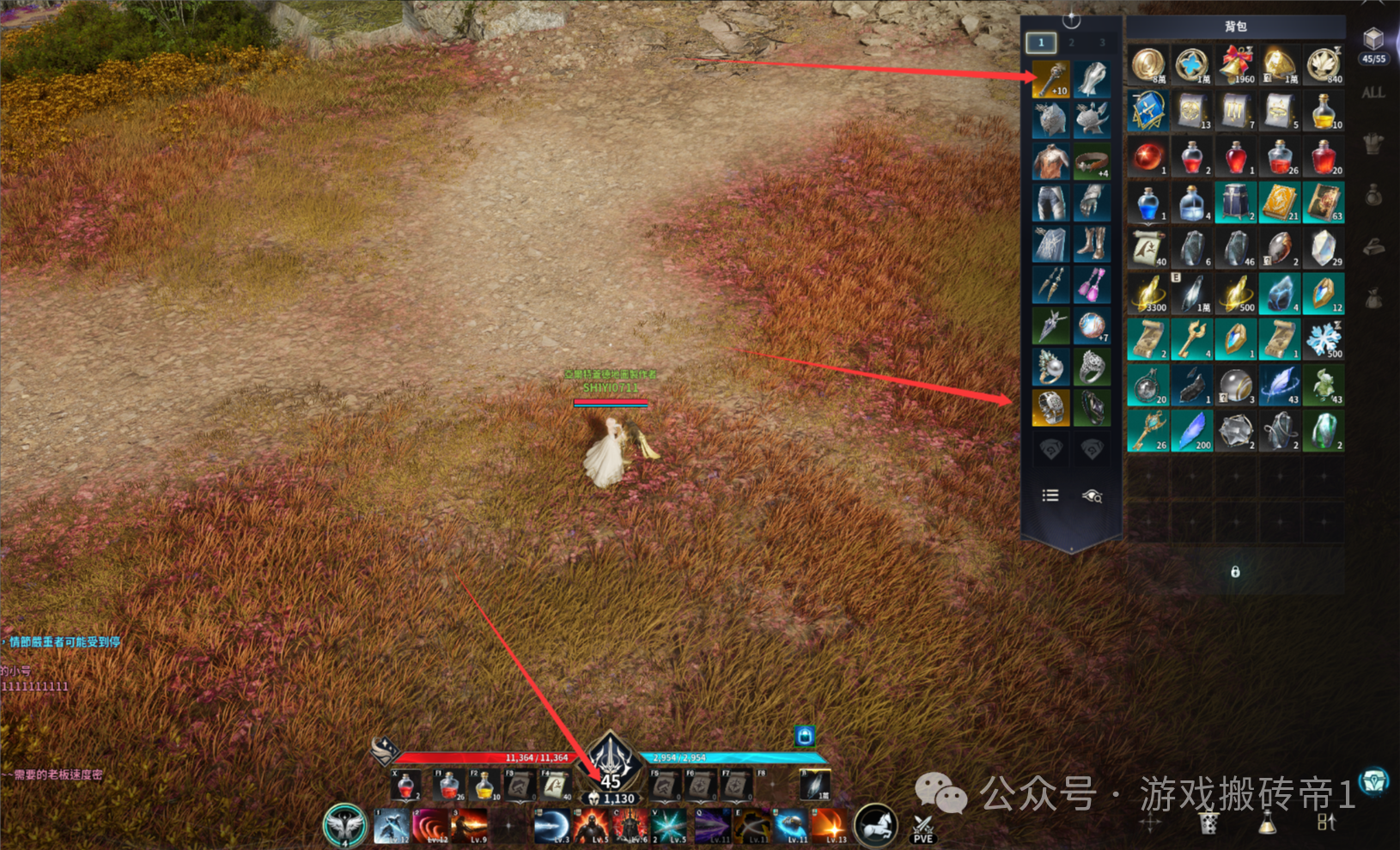This screenshot has width=1400, height=850.
Task: Select the yellow potion stack of 10
Action: pos(1324,111)
